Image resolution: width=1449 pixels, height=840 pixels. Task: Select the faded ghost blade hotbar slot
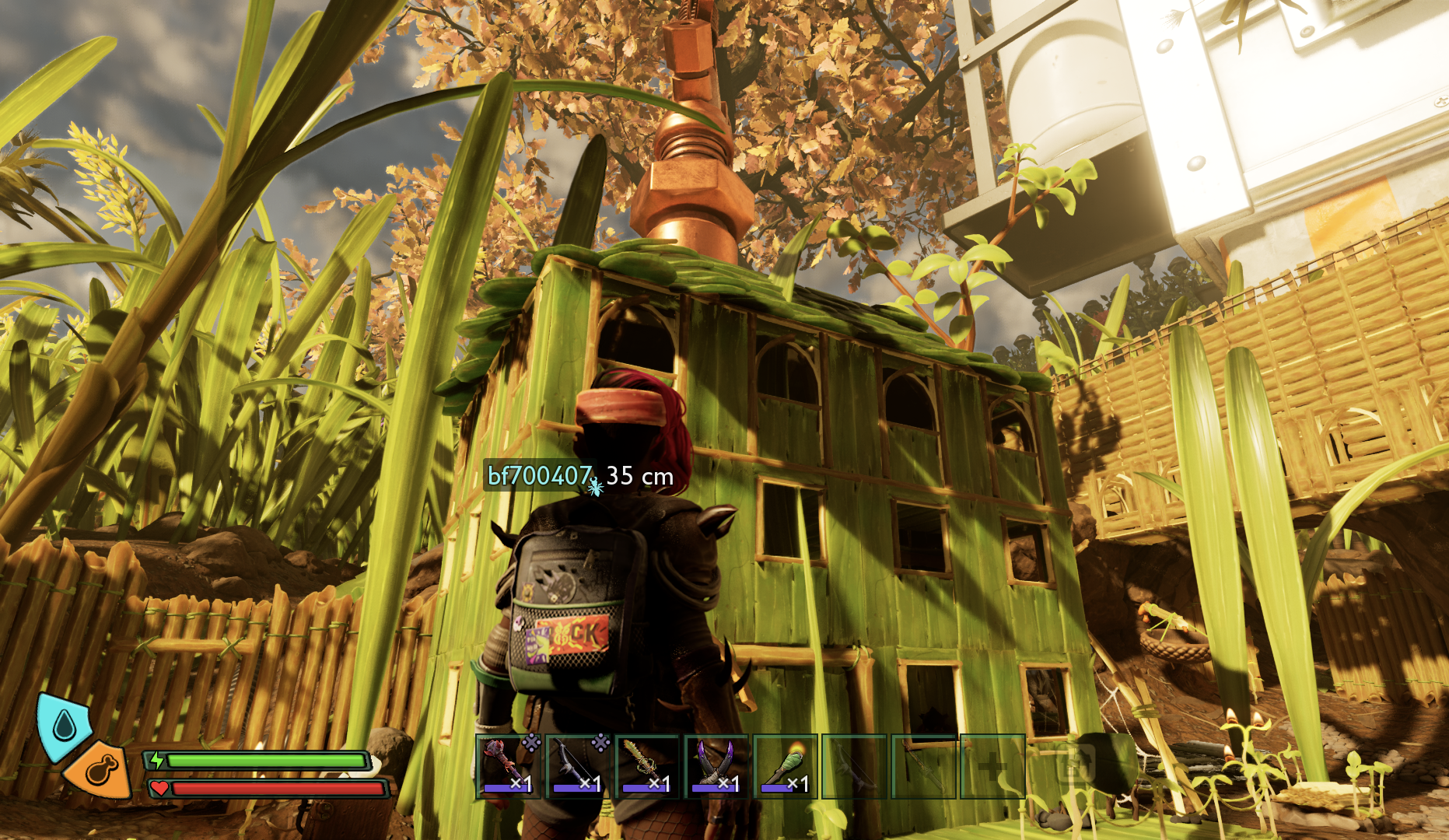(x=923, y=766)
